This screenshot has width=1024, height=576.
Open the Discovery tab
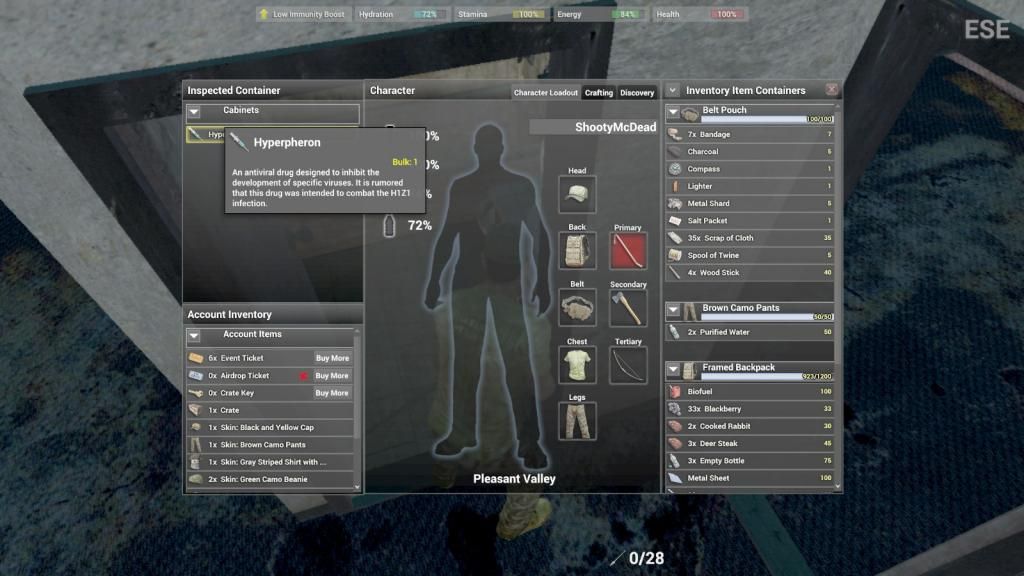637,93
